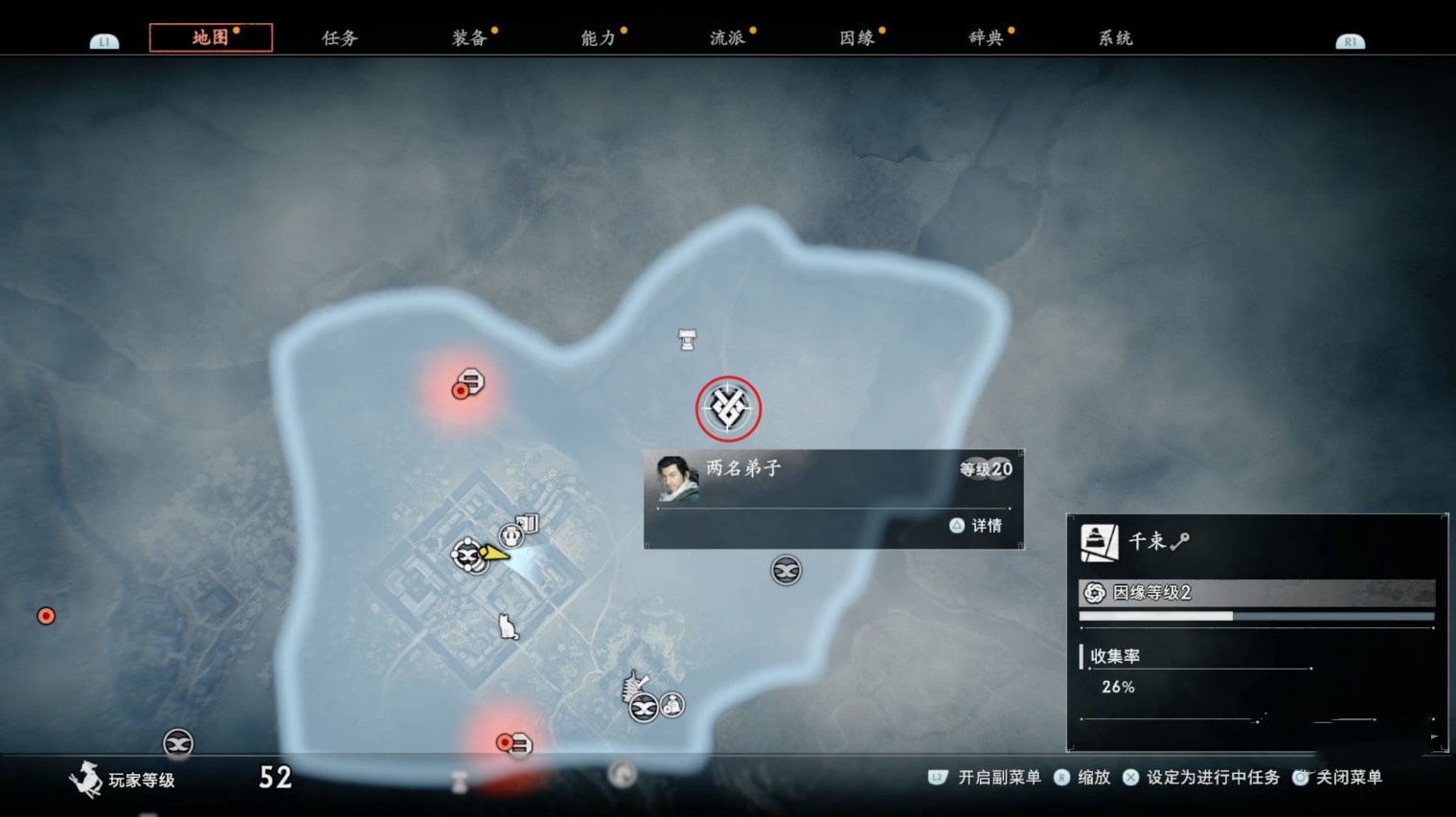
Task: Open the 辞典 dictionary tab
Action: click(x=987, y=38)
